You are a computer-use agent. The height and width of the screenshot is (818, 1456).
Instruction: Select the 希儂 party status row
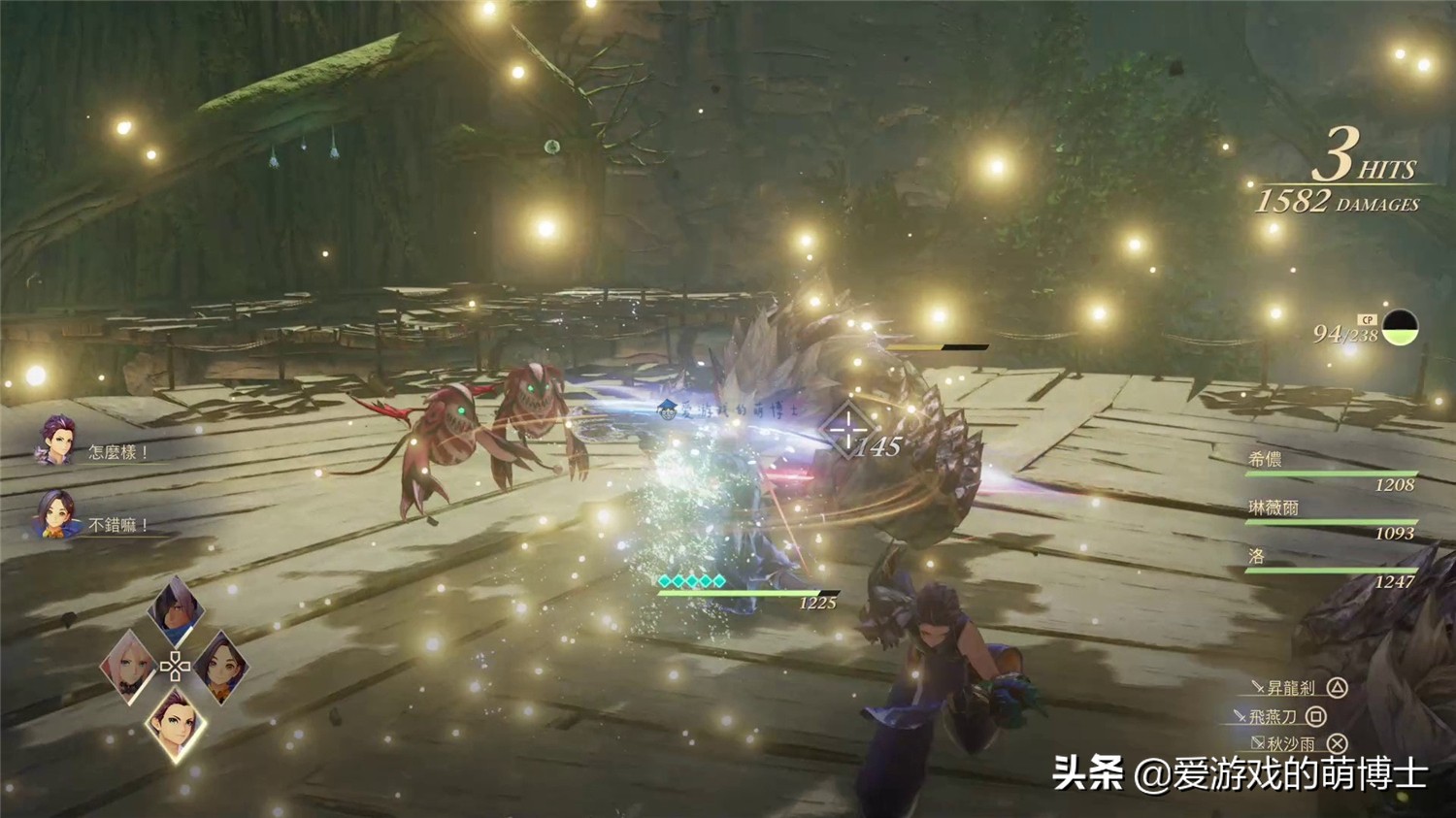[x=1331, y=471]
